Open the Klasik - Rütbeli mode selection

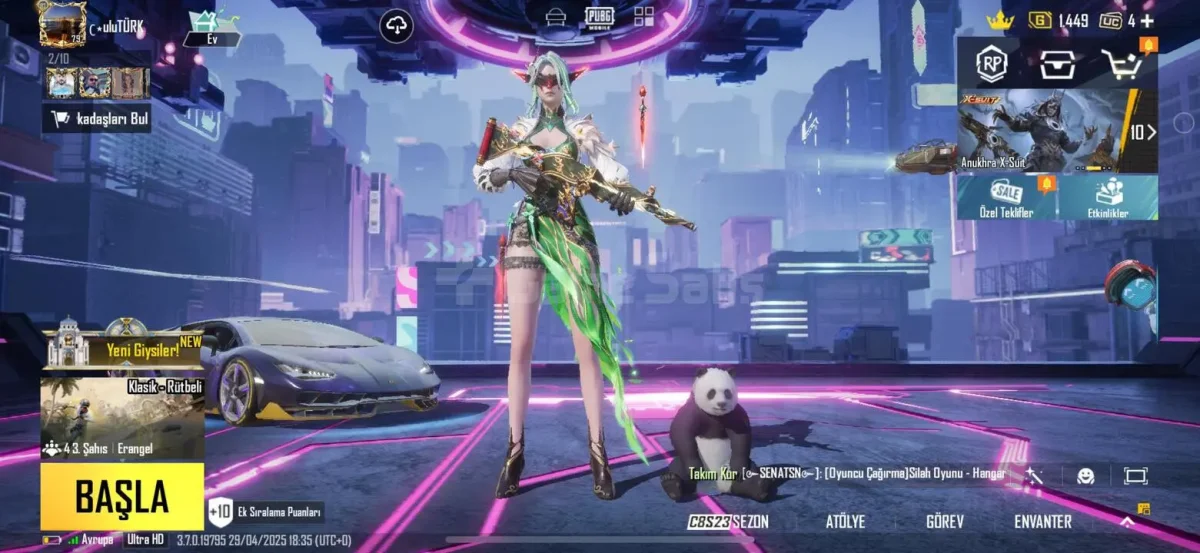[122, 417]
